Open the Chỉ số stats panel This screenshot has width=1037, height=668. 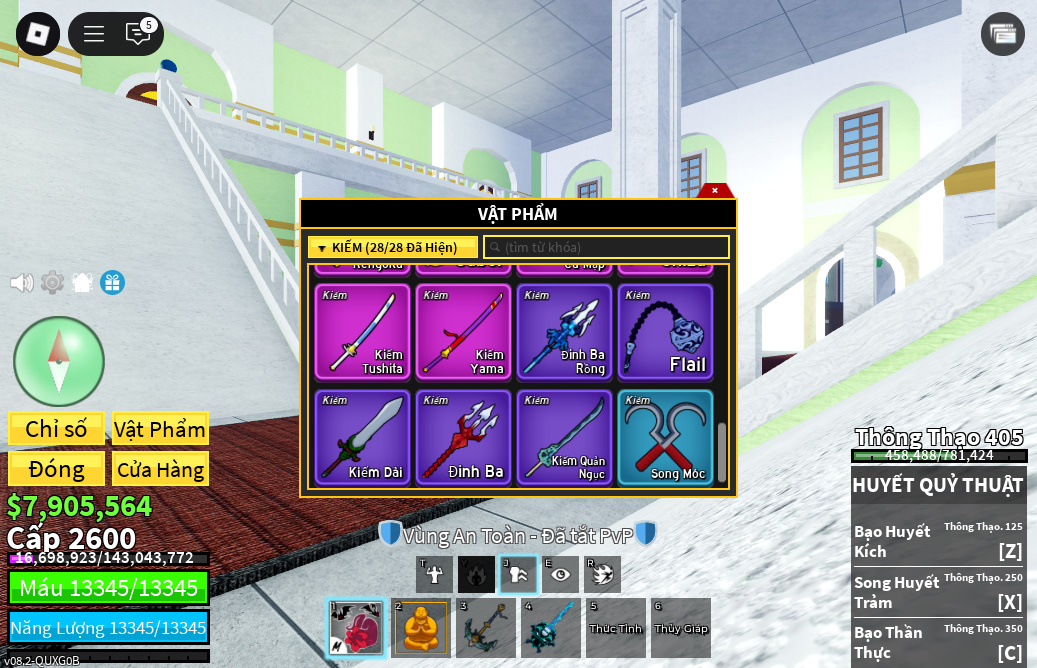[x=56, y=429]
